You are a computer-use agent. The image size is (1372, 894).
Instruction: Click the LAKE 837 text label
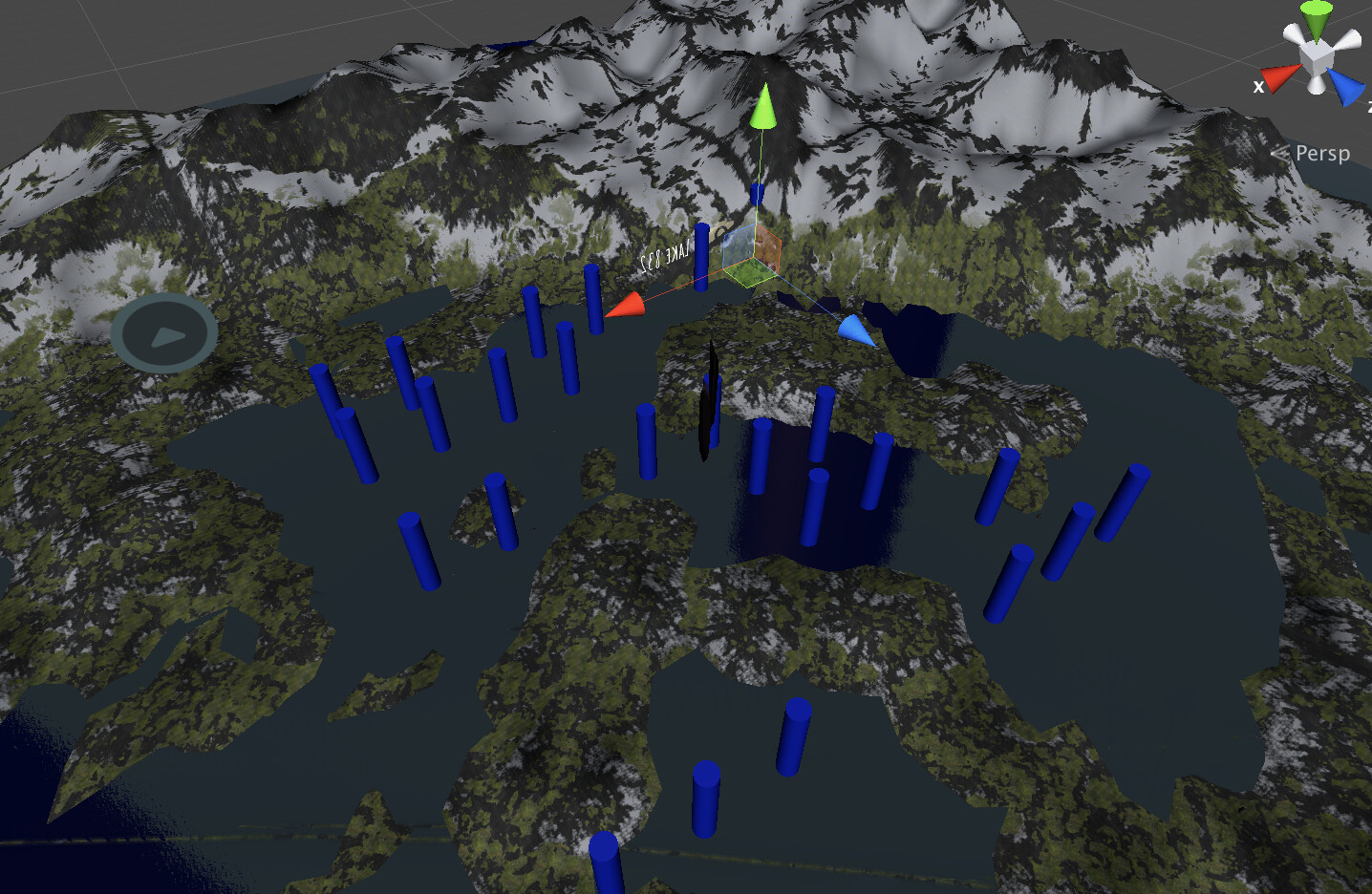(666, 256)
